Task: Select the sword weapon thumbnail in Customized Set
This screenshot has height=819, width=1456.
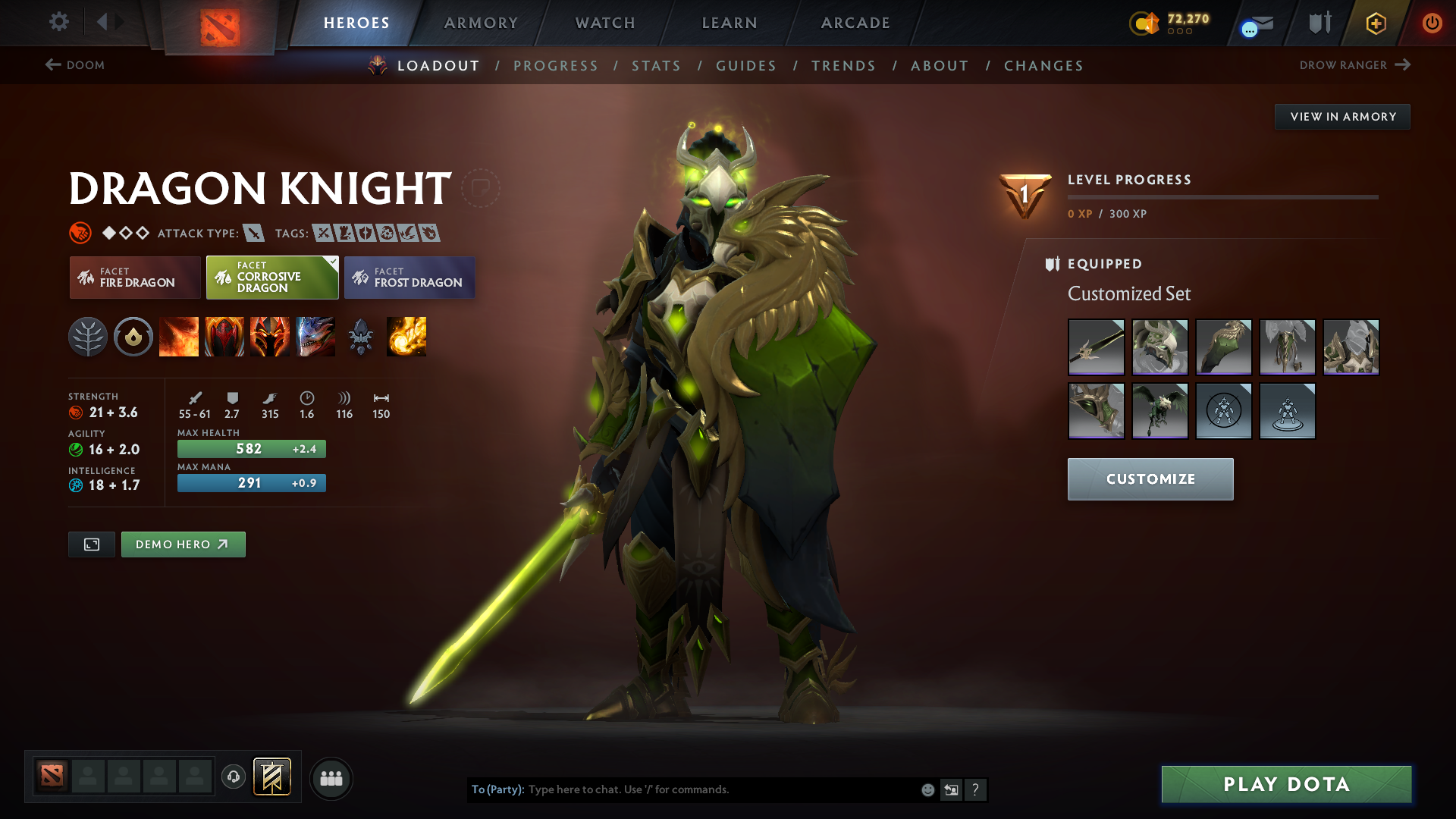Action: pos(1096,347)
